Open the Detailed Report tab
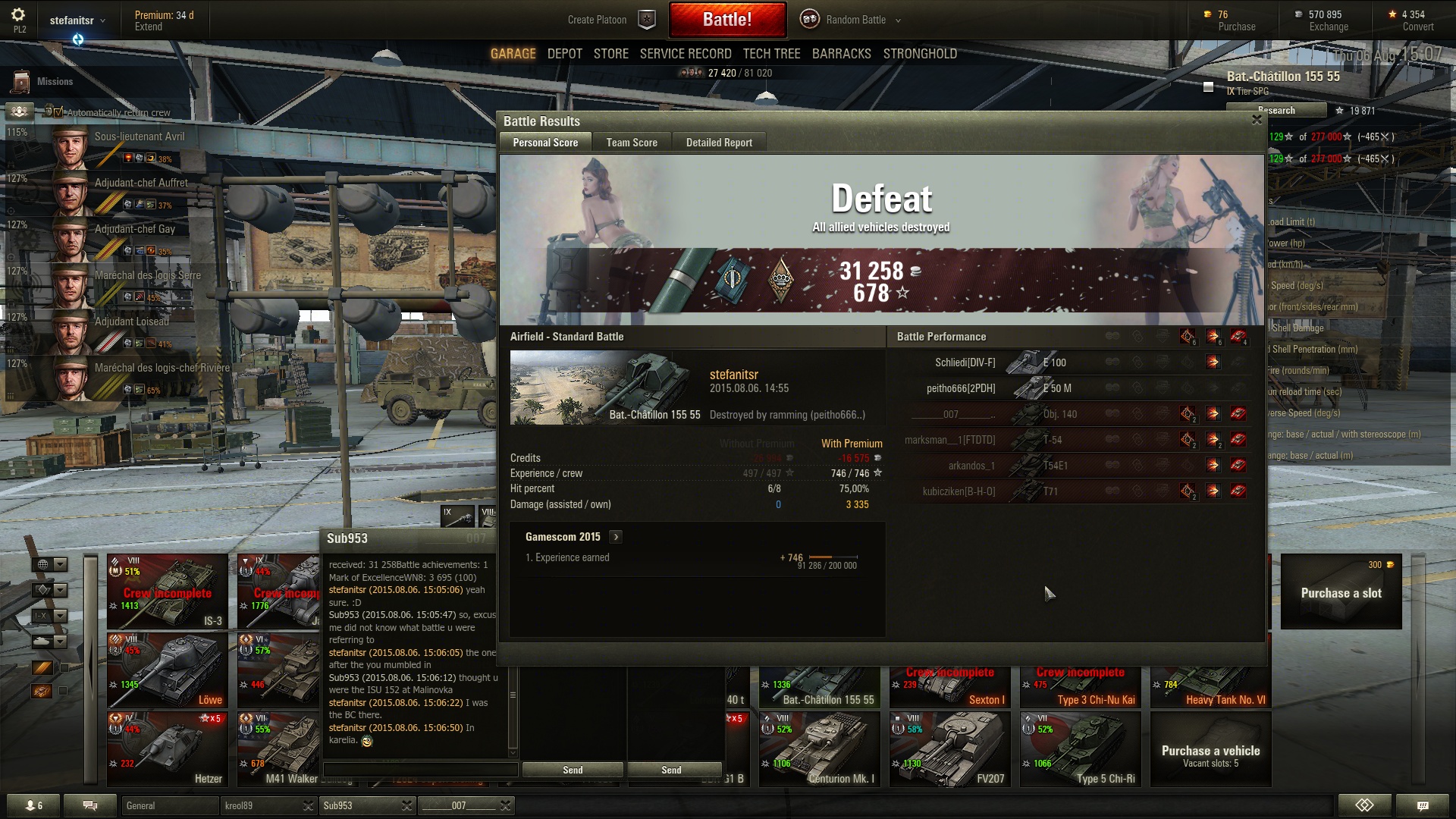 pyautogui.click(x=718, y=143)
